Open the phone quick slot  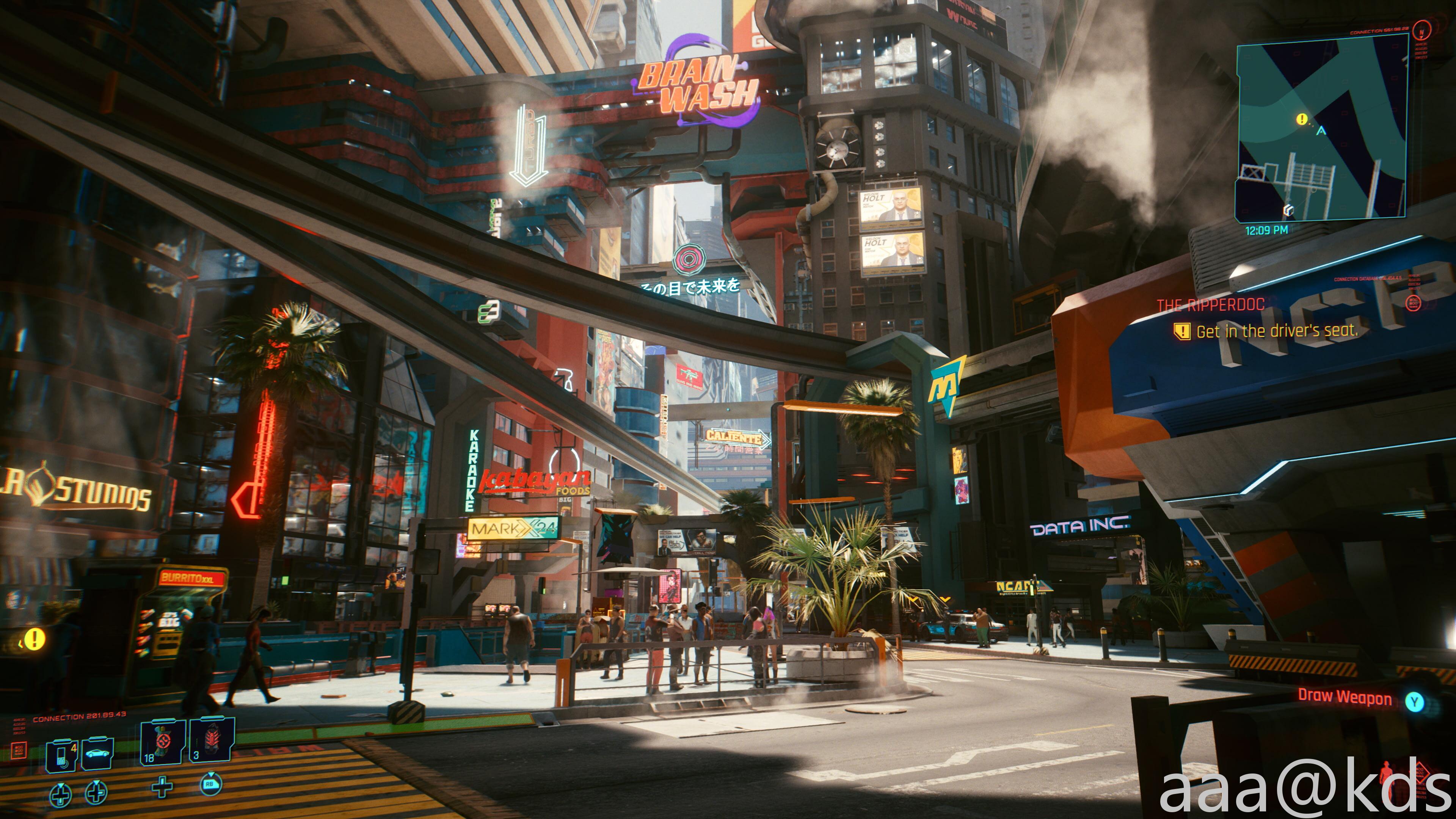pyautogui.click(x=62, y=754)
